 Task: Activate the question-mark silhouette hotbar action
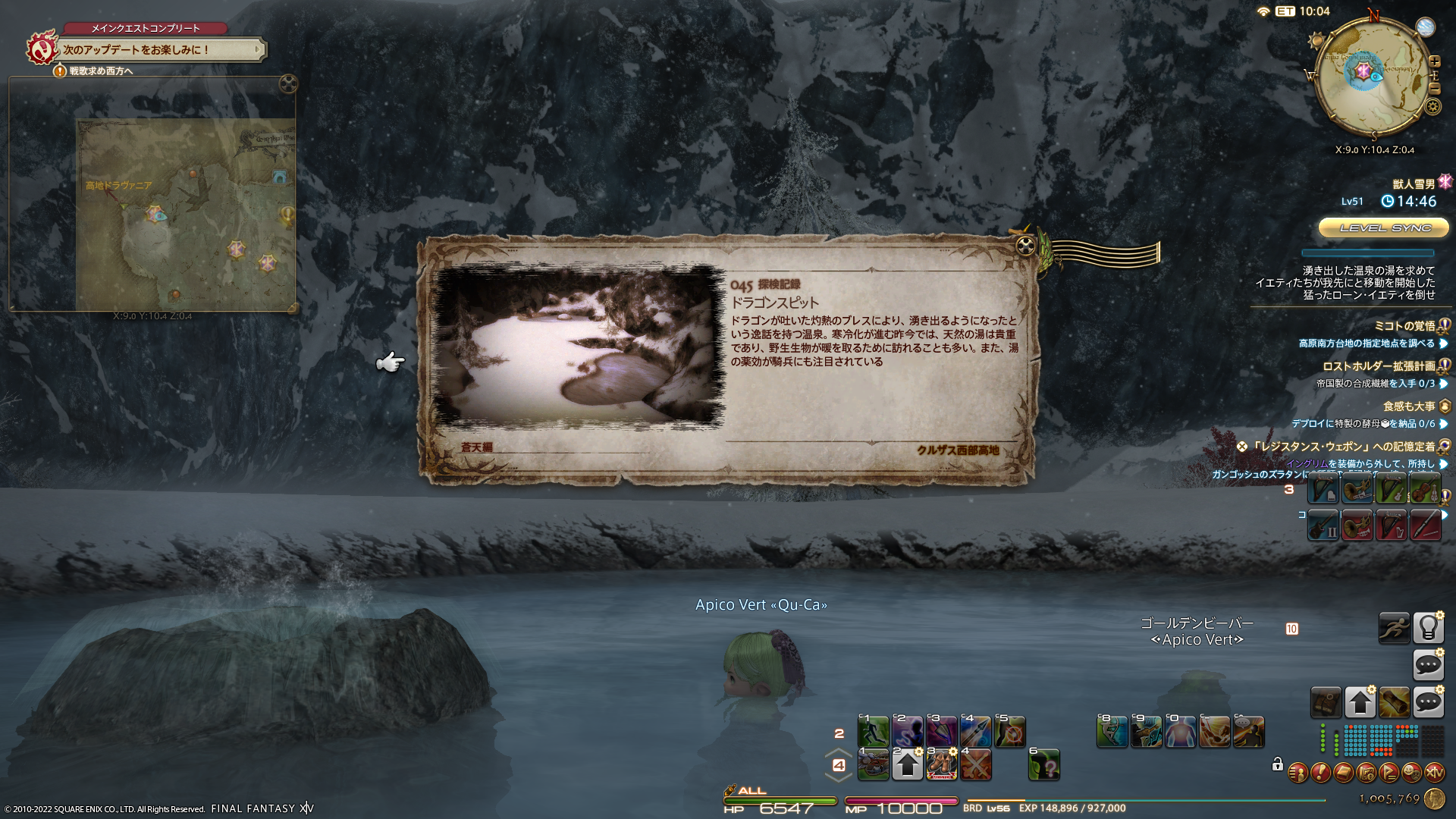point(1044,766)
